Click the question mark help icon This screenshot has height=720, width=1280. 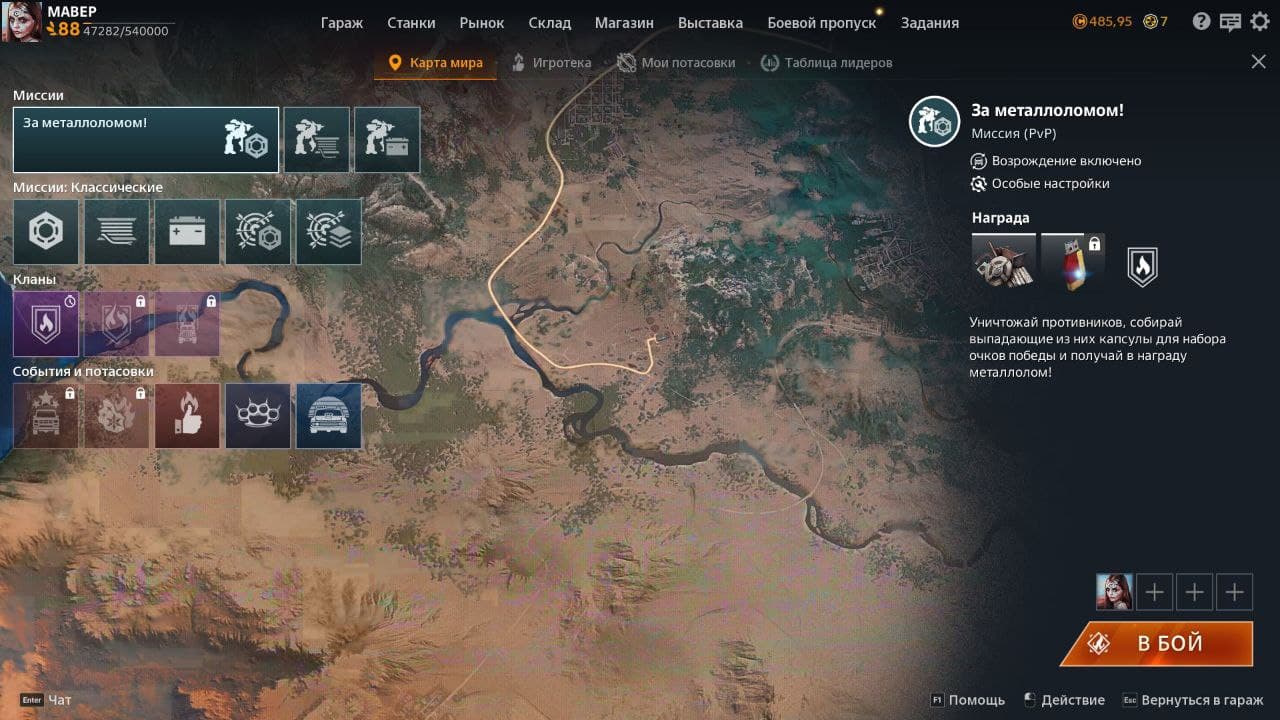coord(1201,21)
